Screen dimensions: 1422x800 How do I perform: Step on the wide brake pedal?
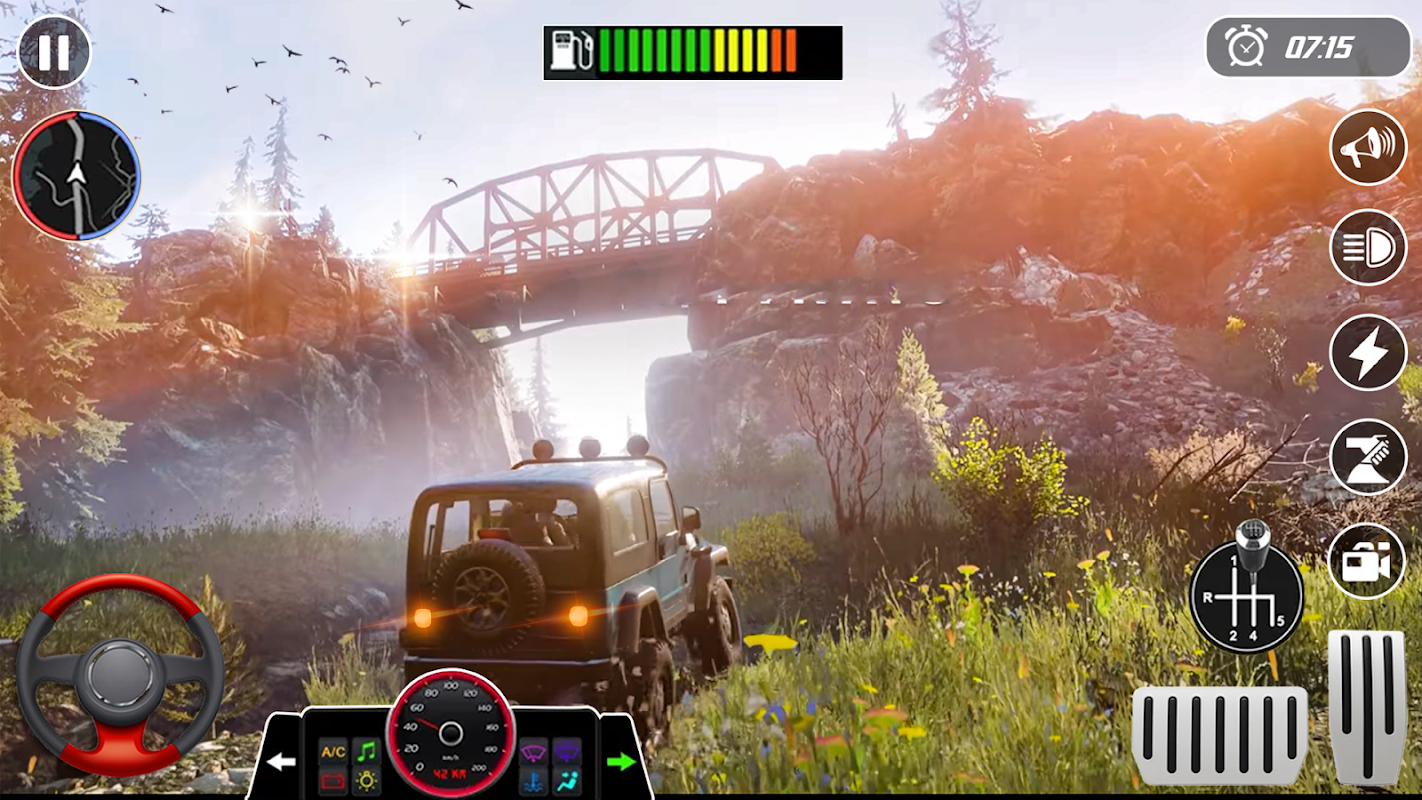(x=1219, y=735)
